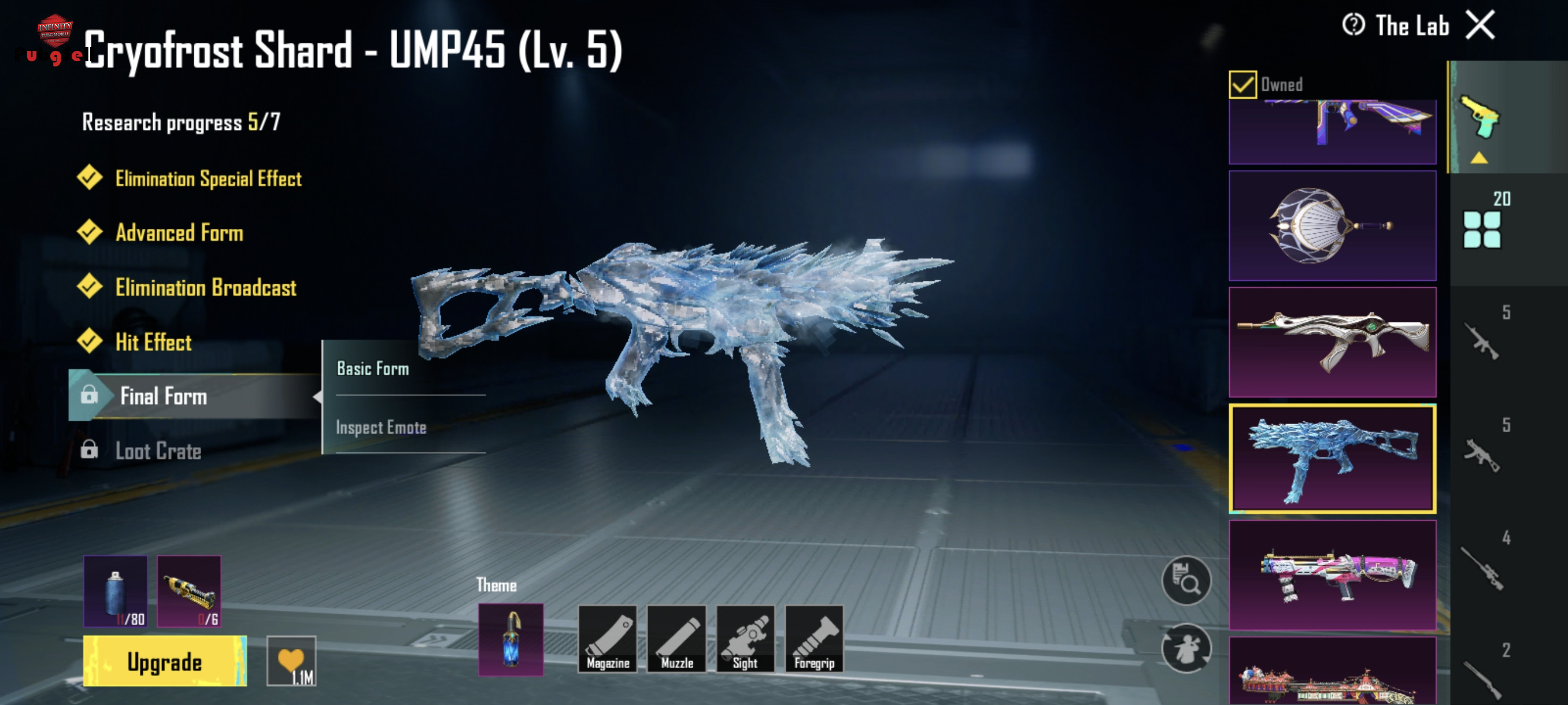Screen dimensions: 1568x705
Task: Close The Lab screen
Action: click(x=1480, y=25)
